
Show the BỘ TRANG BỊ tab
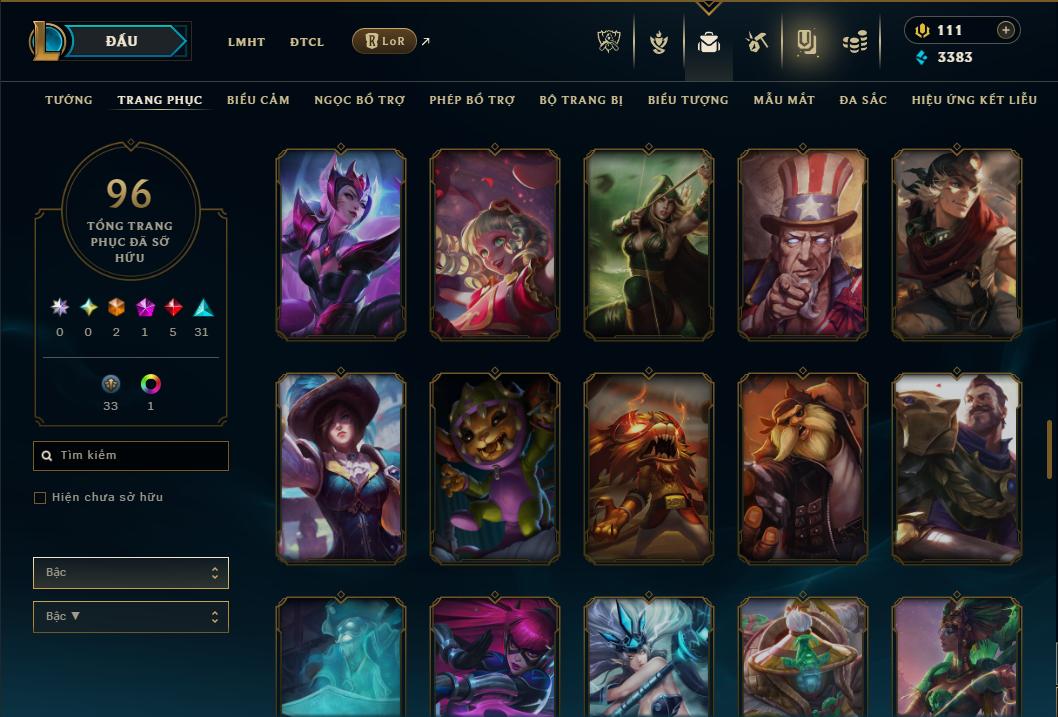pyautogui.click(x=581, y=100)
